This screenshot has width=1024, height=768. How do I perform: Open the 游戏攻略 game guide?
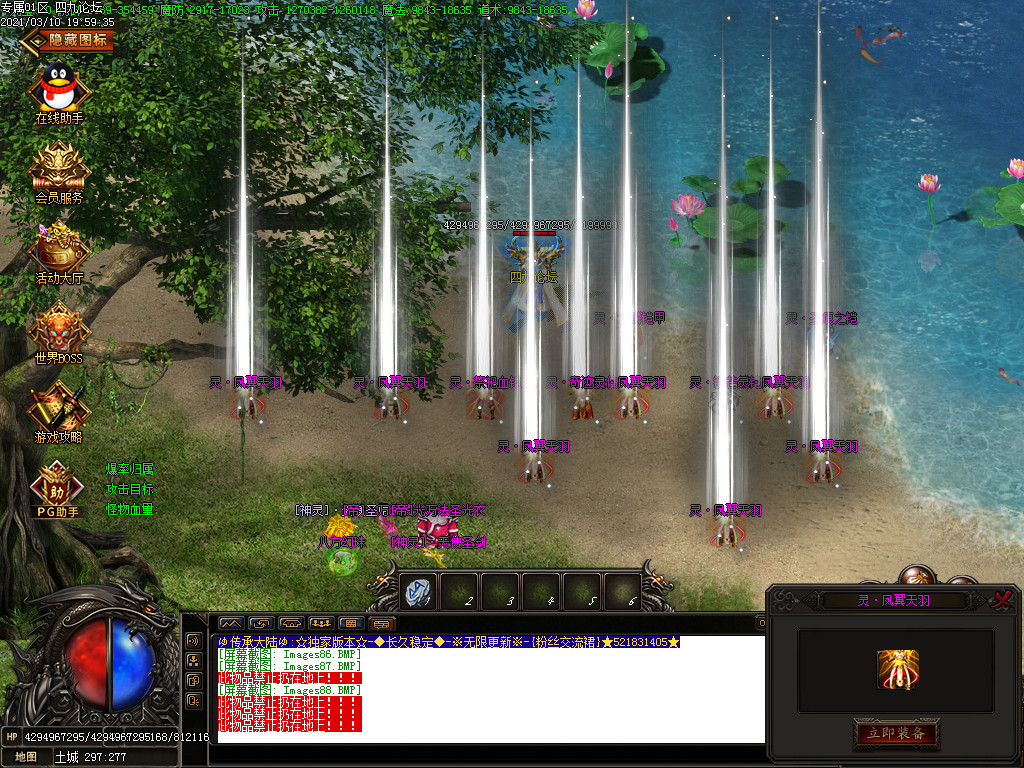[x=59, y=408]
